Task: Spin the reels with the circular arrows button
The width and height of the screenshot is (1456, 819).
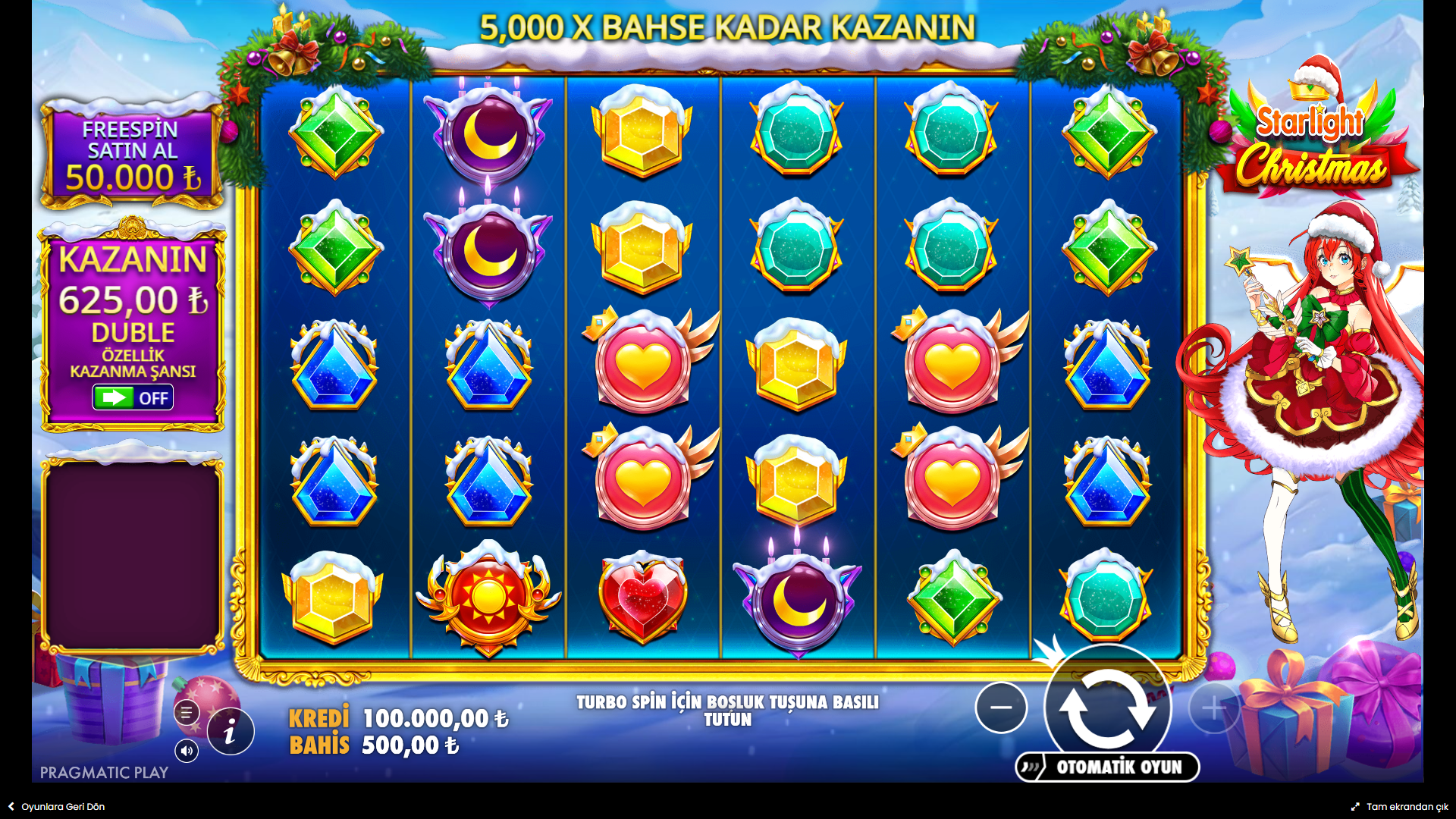Action: pyautogui.click(x=1107, y=707)
